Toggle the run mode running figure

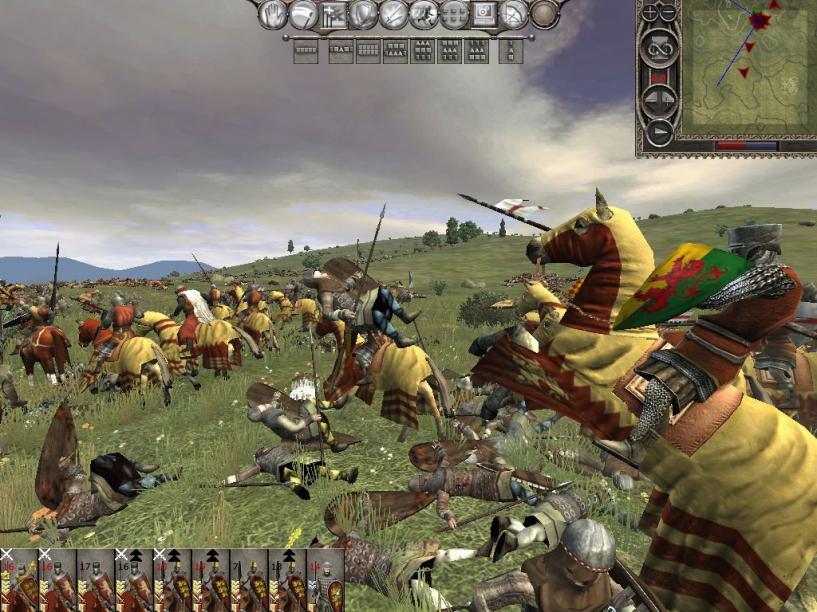(423, 14)
